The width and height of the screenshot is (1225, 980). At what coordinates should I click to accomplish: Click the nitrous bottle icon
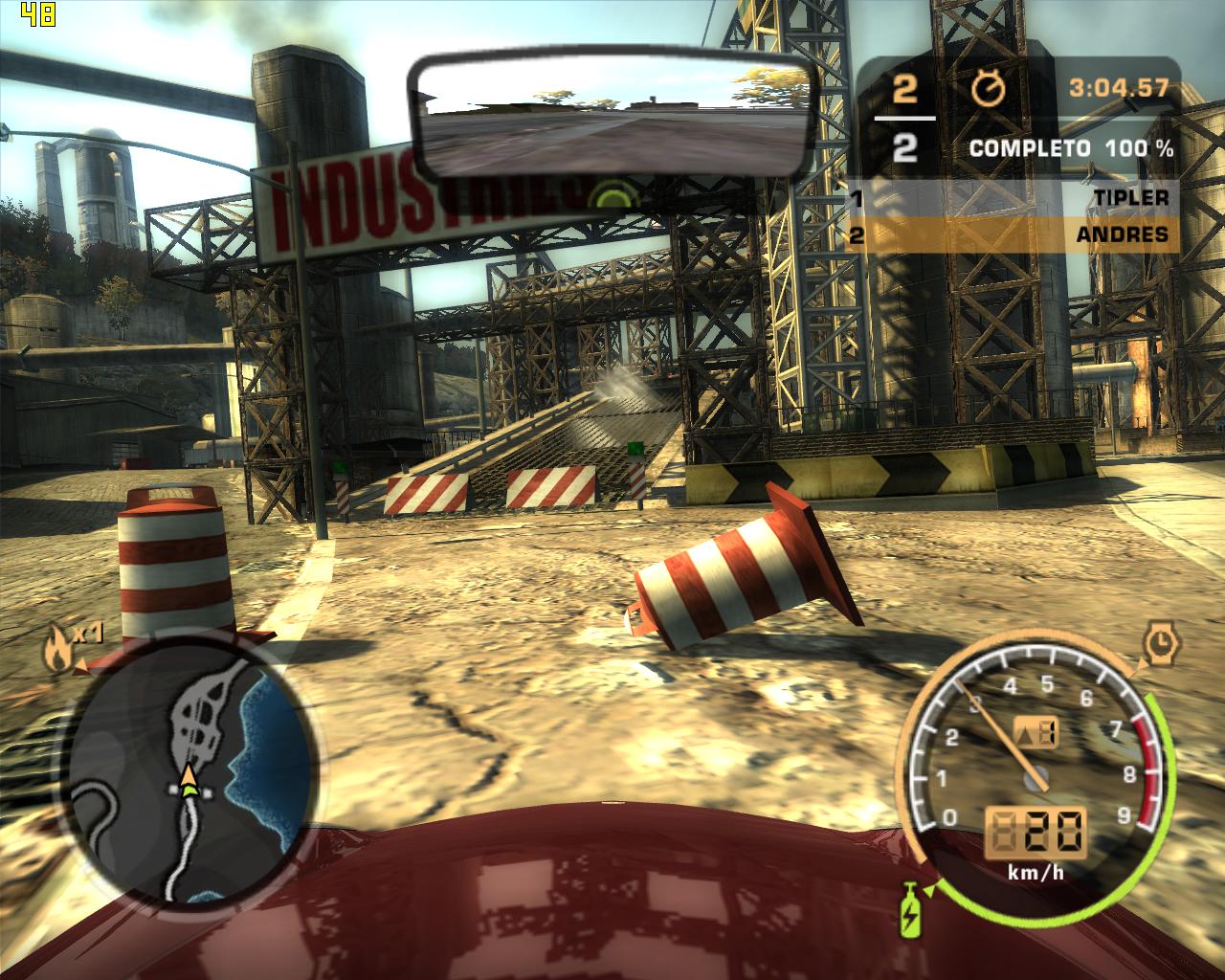click(x=908, y=910)
